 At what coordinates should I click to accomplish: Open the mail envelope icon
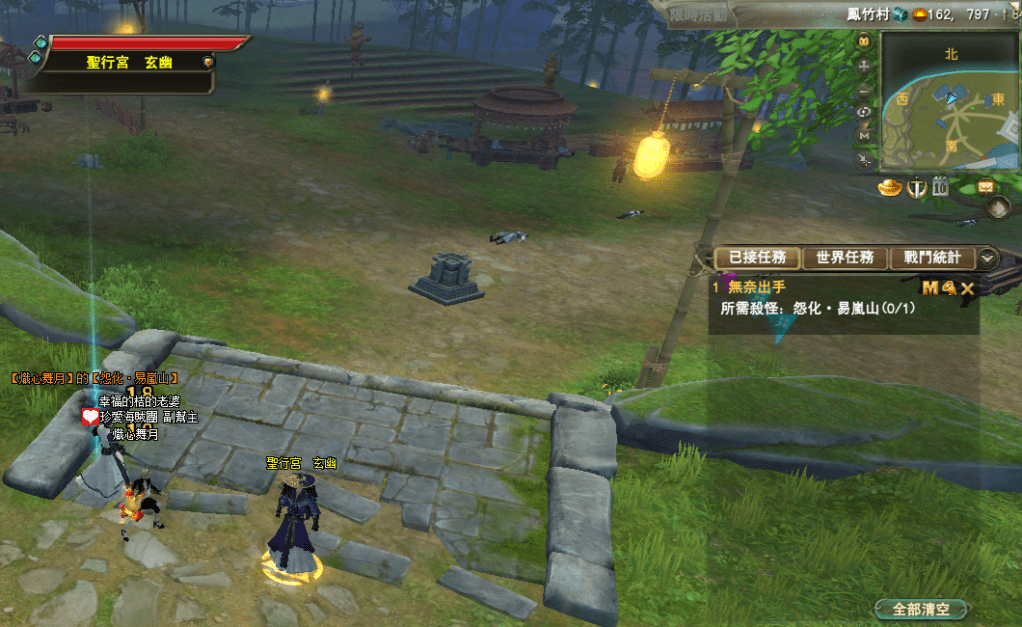[985, 186]
